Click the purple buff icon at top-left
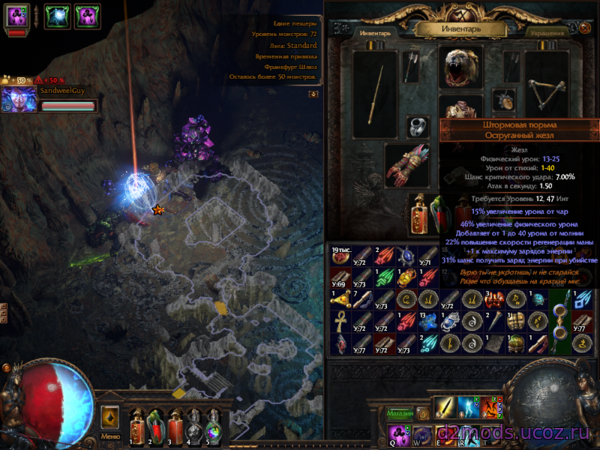Viewport: 600px width, 450px height. [17, 16]
